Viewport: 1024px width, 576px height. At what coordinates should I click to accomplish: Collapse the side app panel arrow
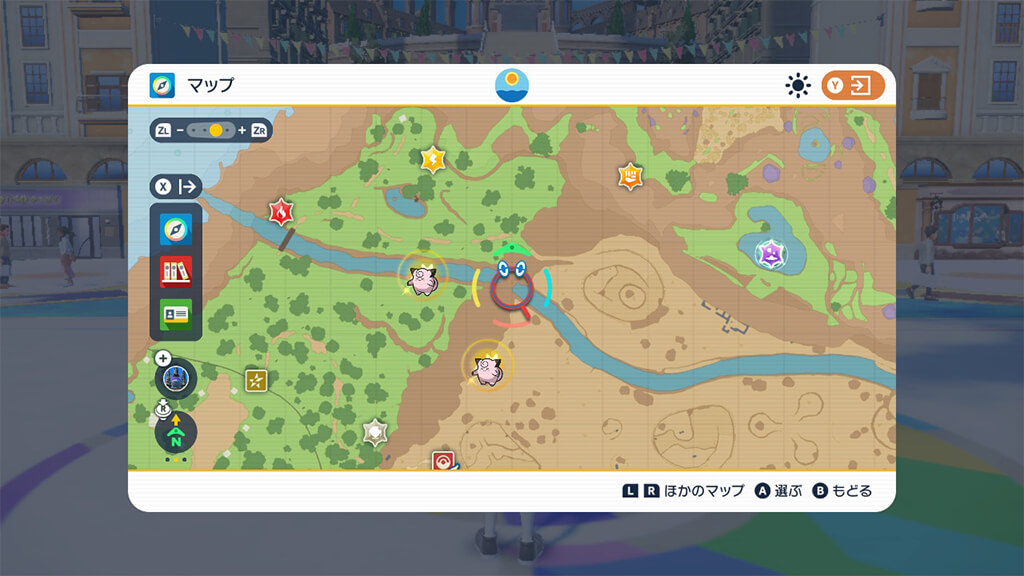tap(176, 186)
